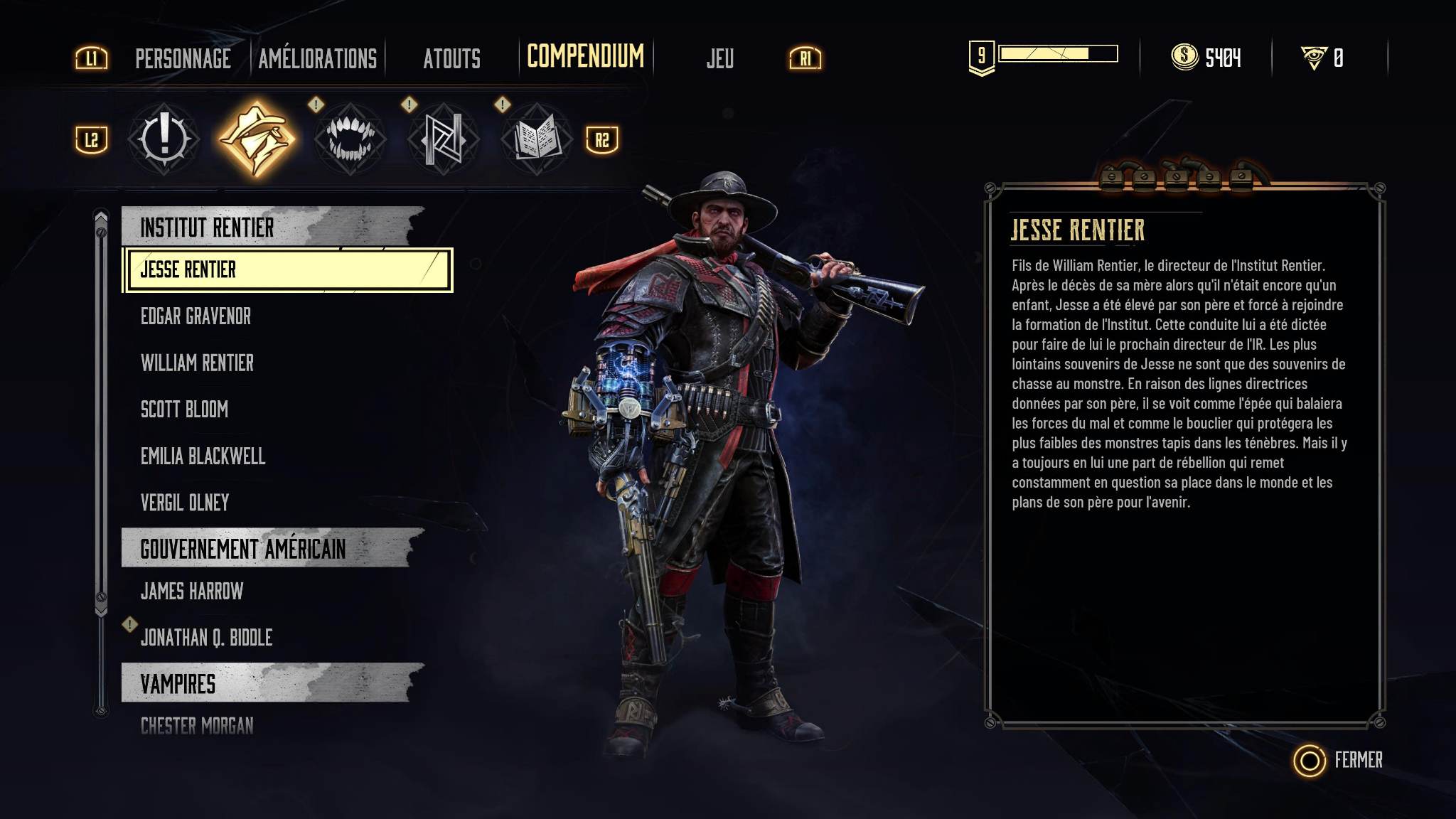Go to the Atouts tab
Viewport: 1456px width, 819px height.
pyautogui.click(x=451, y=58)
